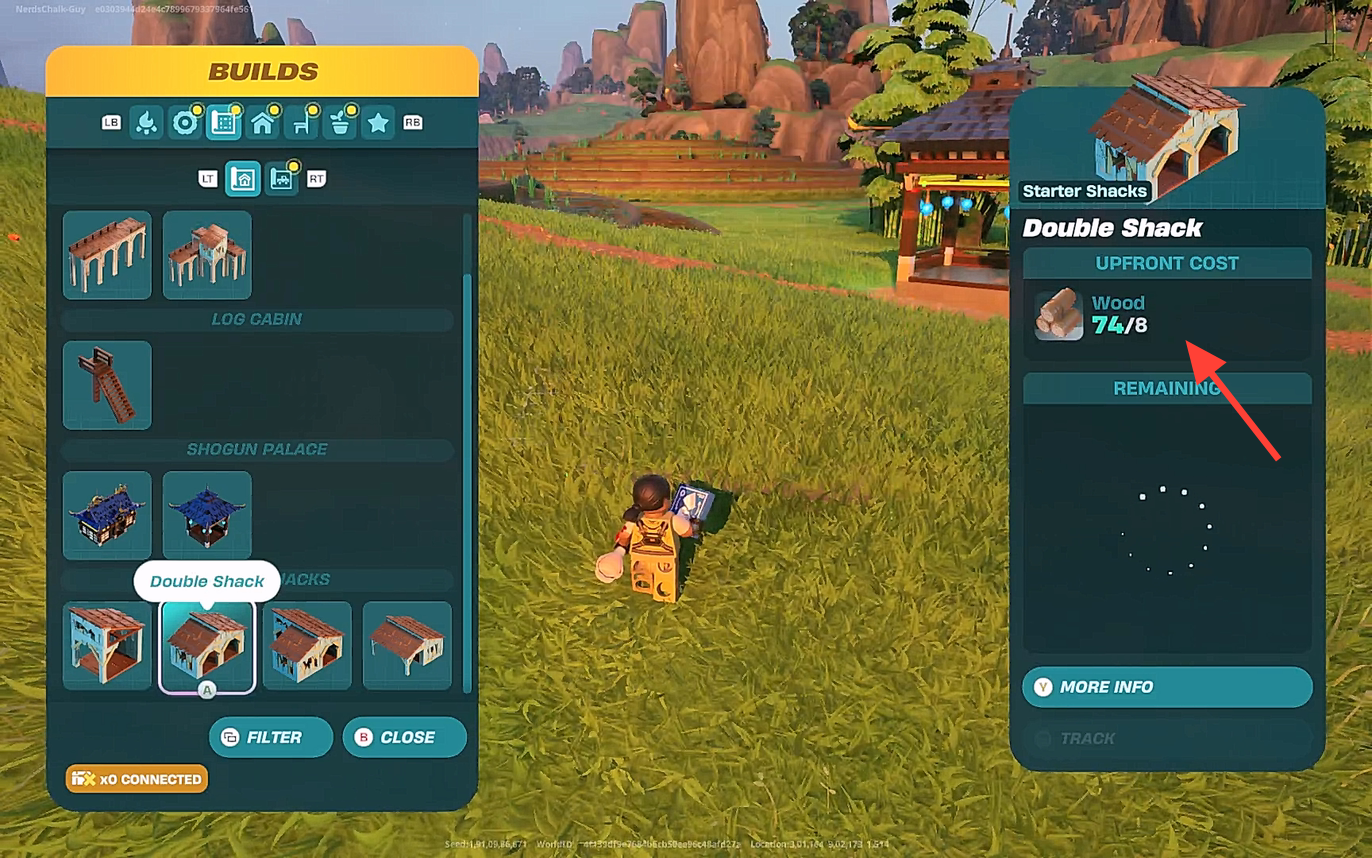Select the wooden staircase tower build

(x=107, y=385)
